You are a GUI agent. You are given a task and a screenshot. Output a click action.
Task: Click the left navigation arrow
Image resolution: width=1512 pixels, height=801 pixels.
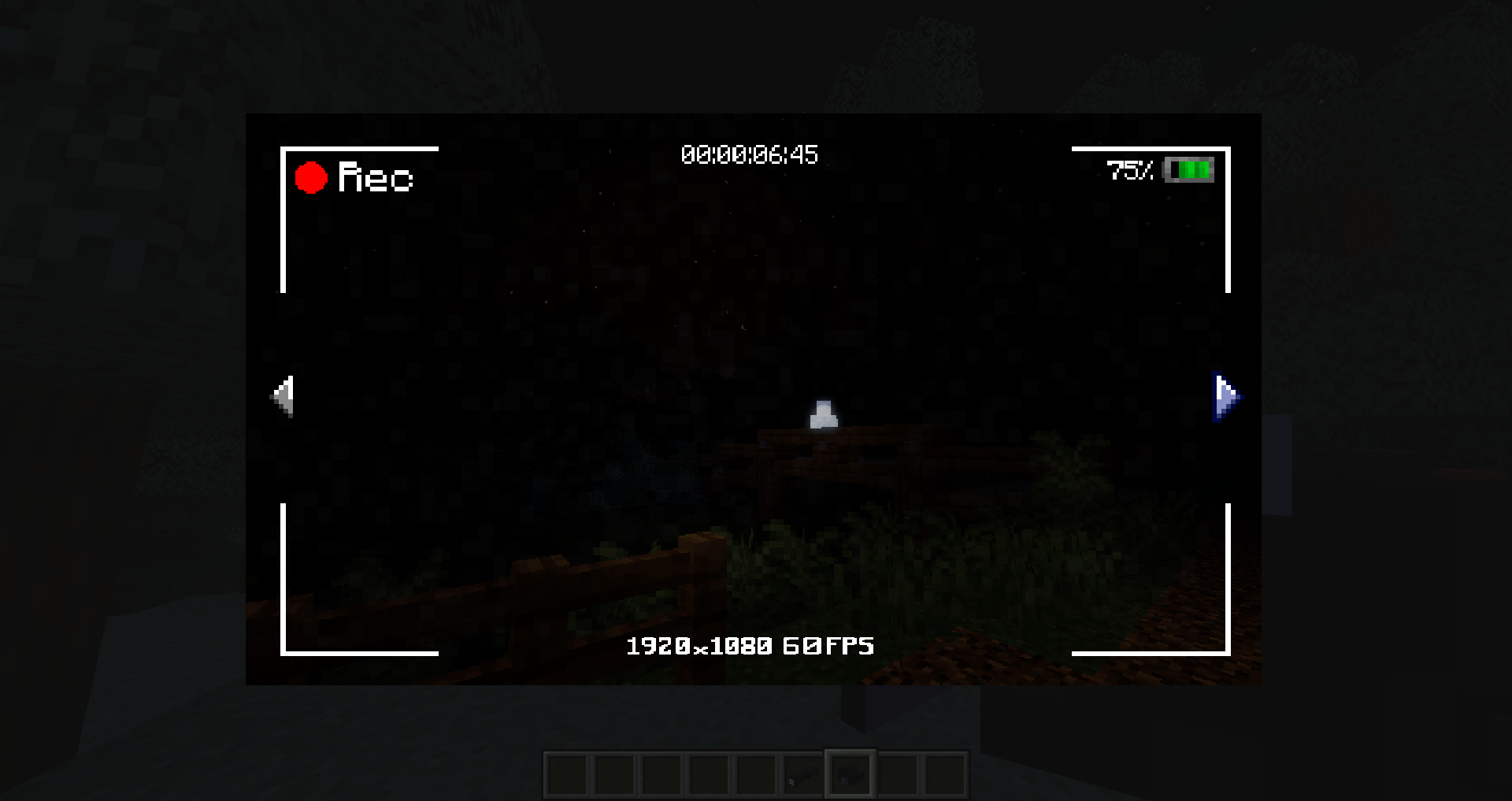[x=282, y=397]
